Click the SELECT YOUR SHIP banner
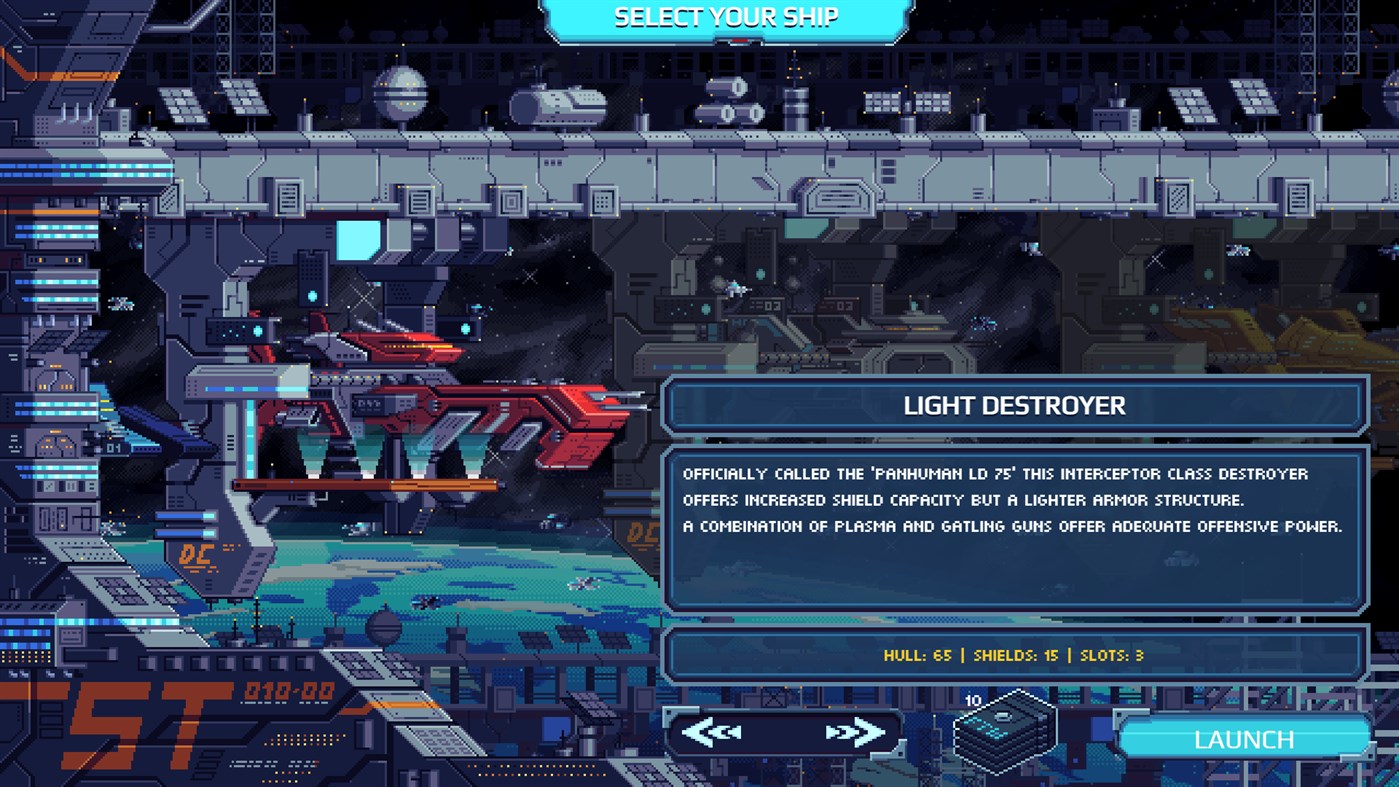Image resolution: width=1399 pixels, height=787 pixels. coord(720,16)
